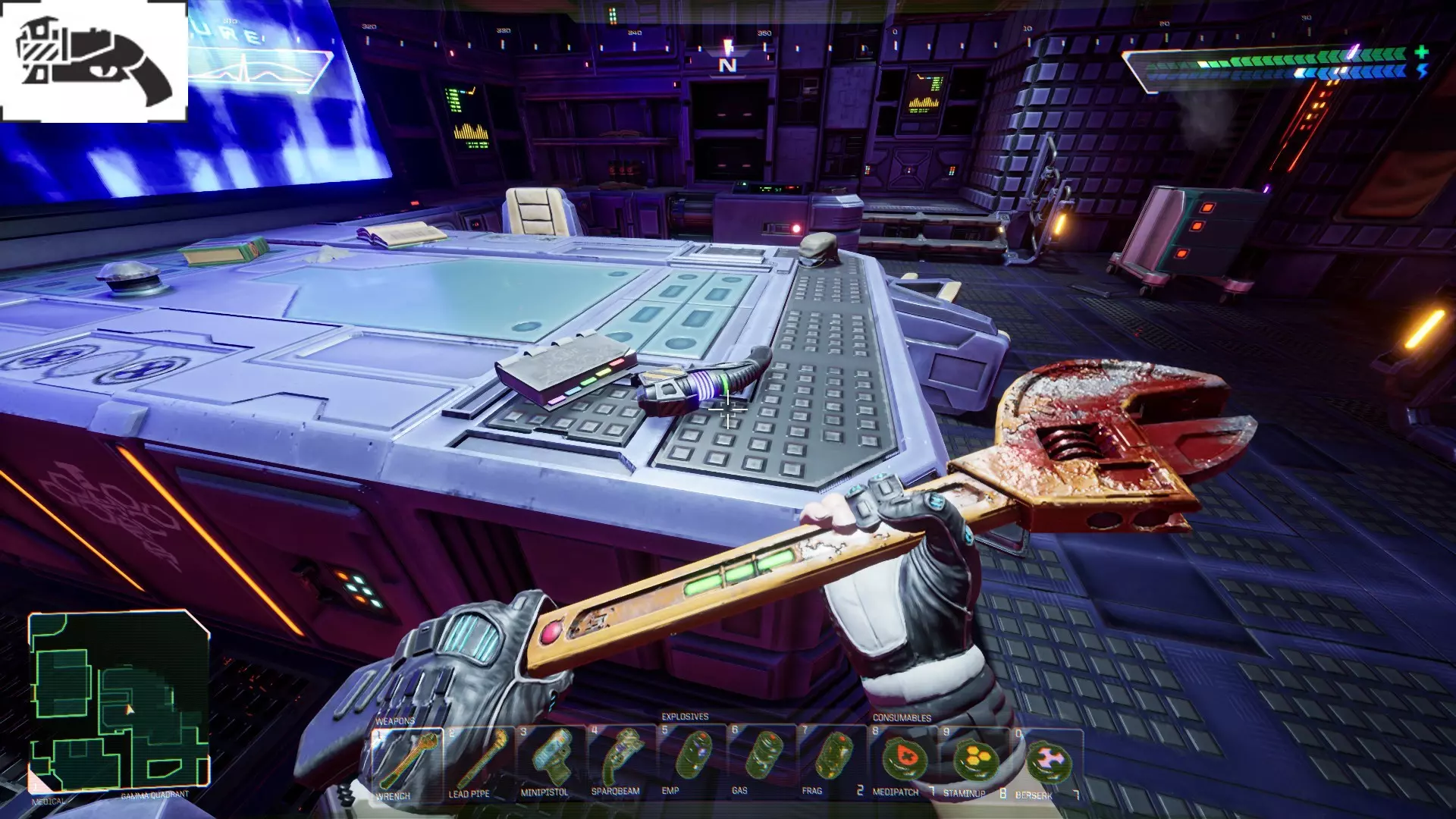Activate the Staminup patch slot
Viewport: 1456px width, 819px height.
tap(974, 761)
